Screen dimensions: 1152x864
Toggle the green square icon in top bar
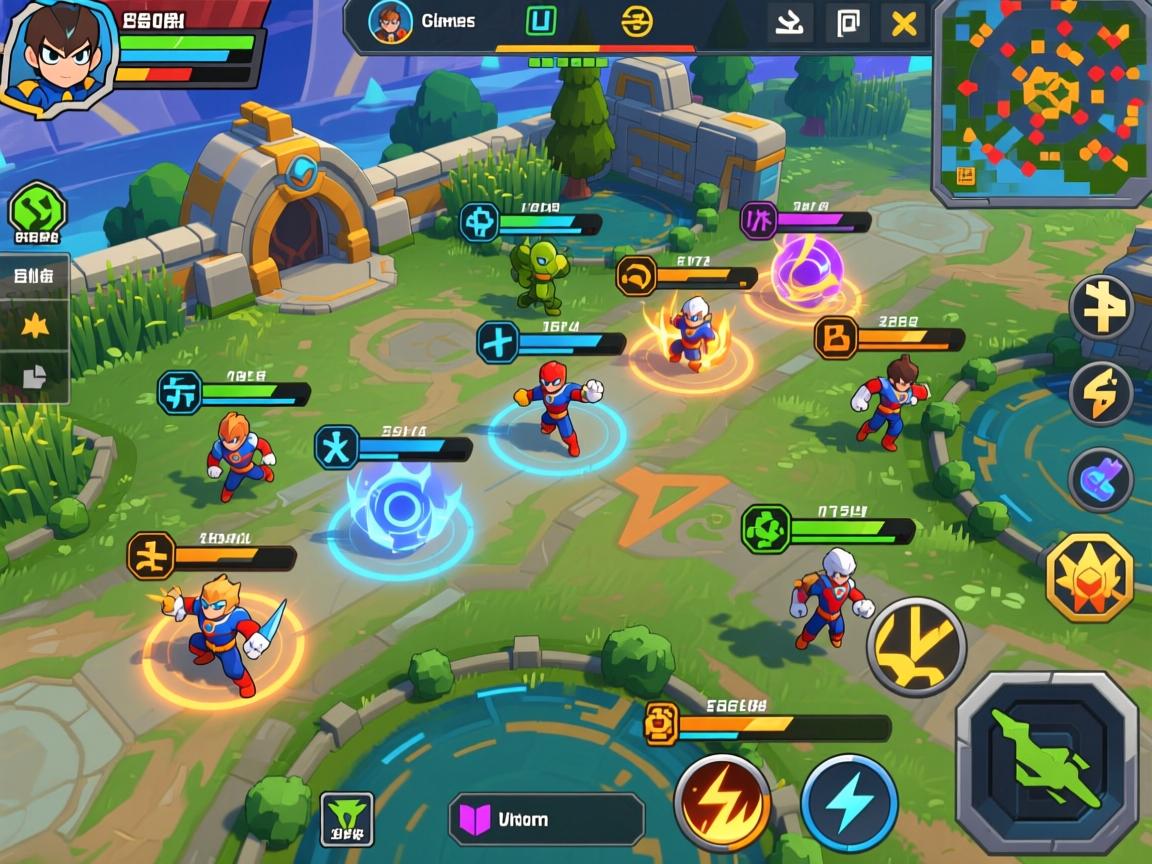(x=541, y=22)
